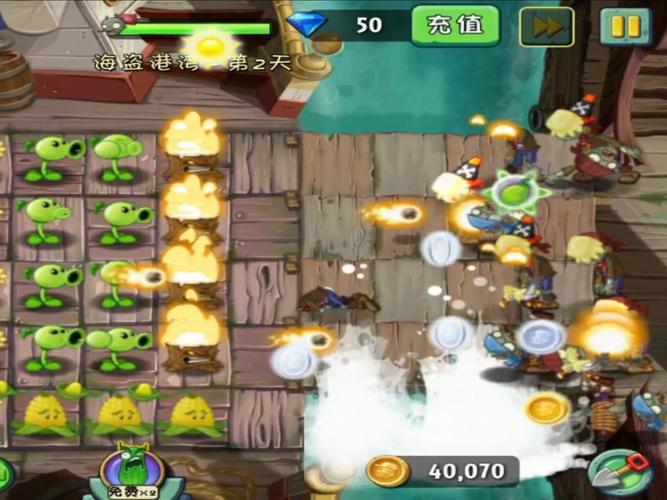Toggle the fast-forward speed button
Screen dimensions: 667x500
coord(547,27)
